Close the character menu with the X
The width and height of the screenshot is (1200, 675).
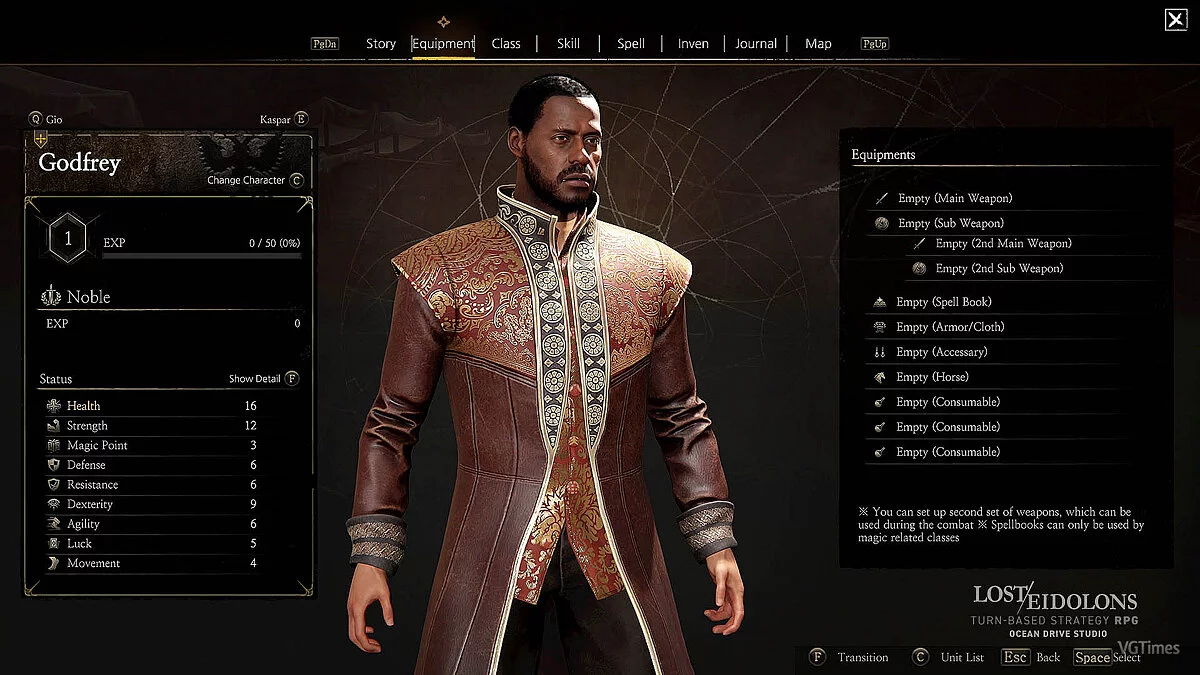coord(1176,19)
